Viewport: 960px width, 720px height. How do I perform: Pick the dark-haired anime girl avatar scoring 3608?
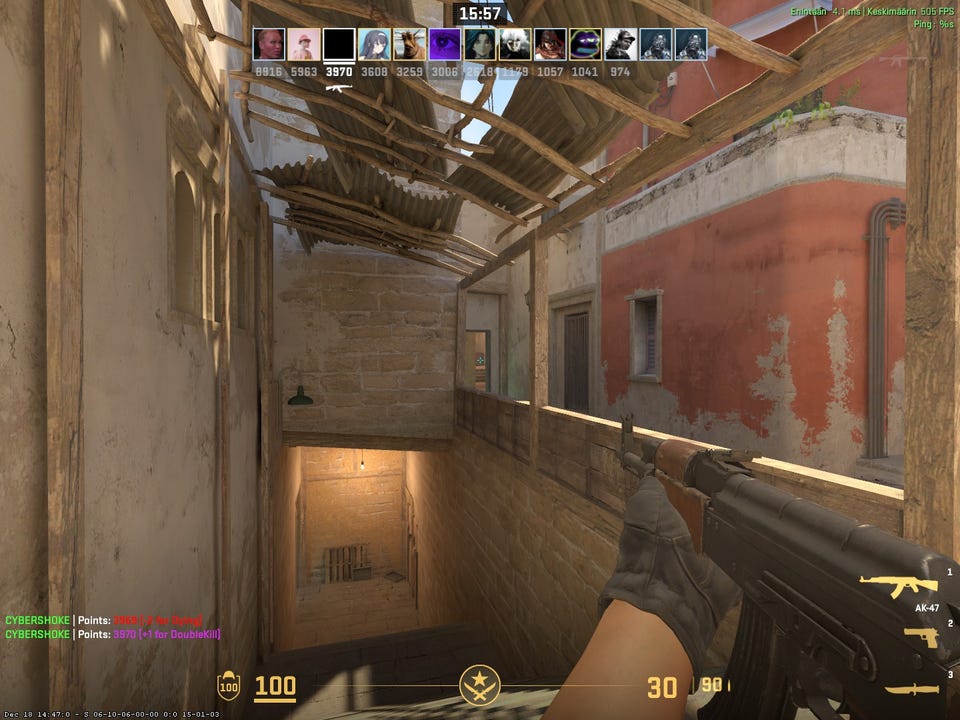(374, 44)
